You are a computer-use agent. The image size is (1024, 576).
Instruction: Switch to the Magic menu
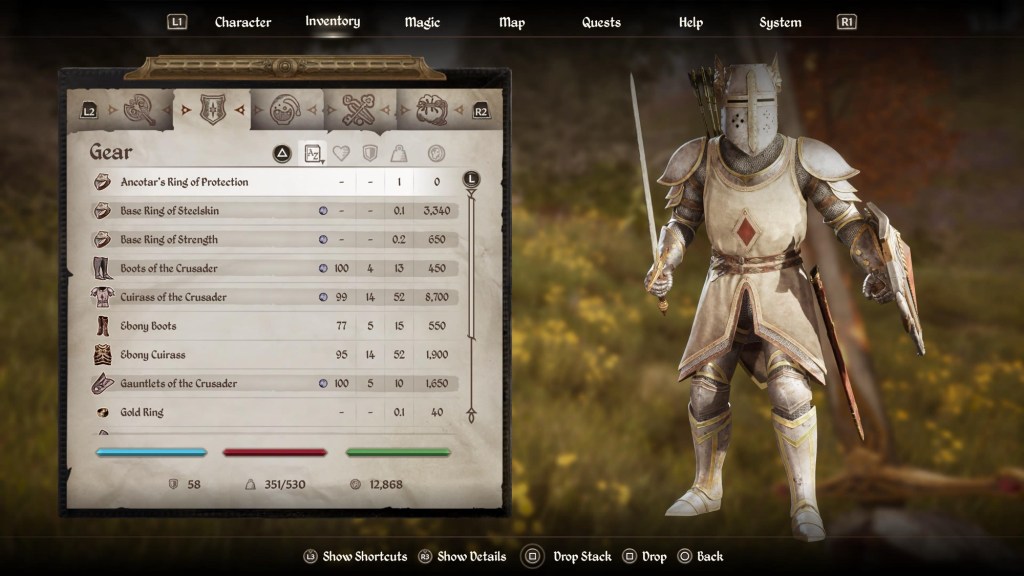tap(422, 22)
